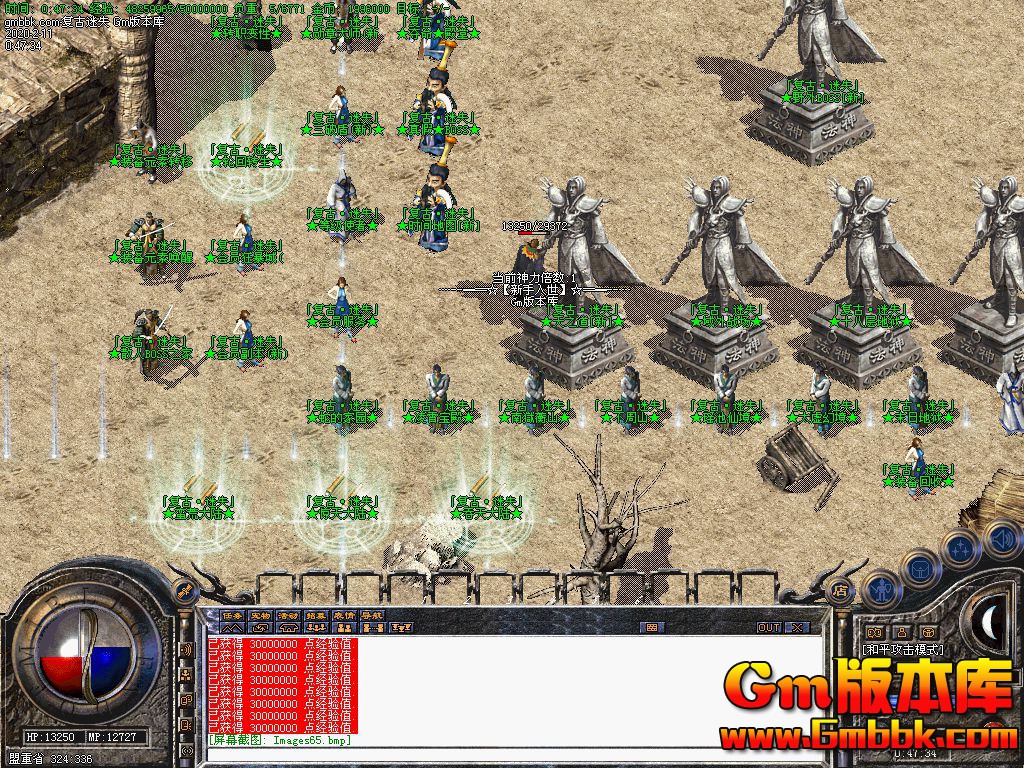Open the 导航 navigation tab
The width and height of the screenshot is (1024, 768).
(x=372, y=614)
